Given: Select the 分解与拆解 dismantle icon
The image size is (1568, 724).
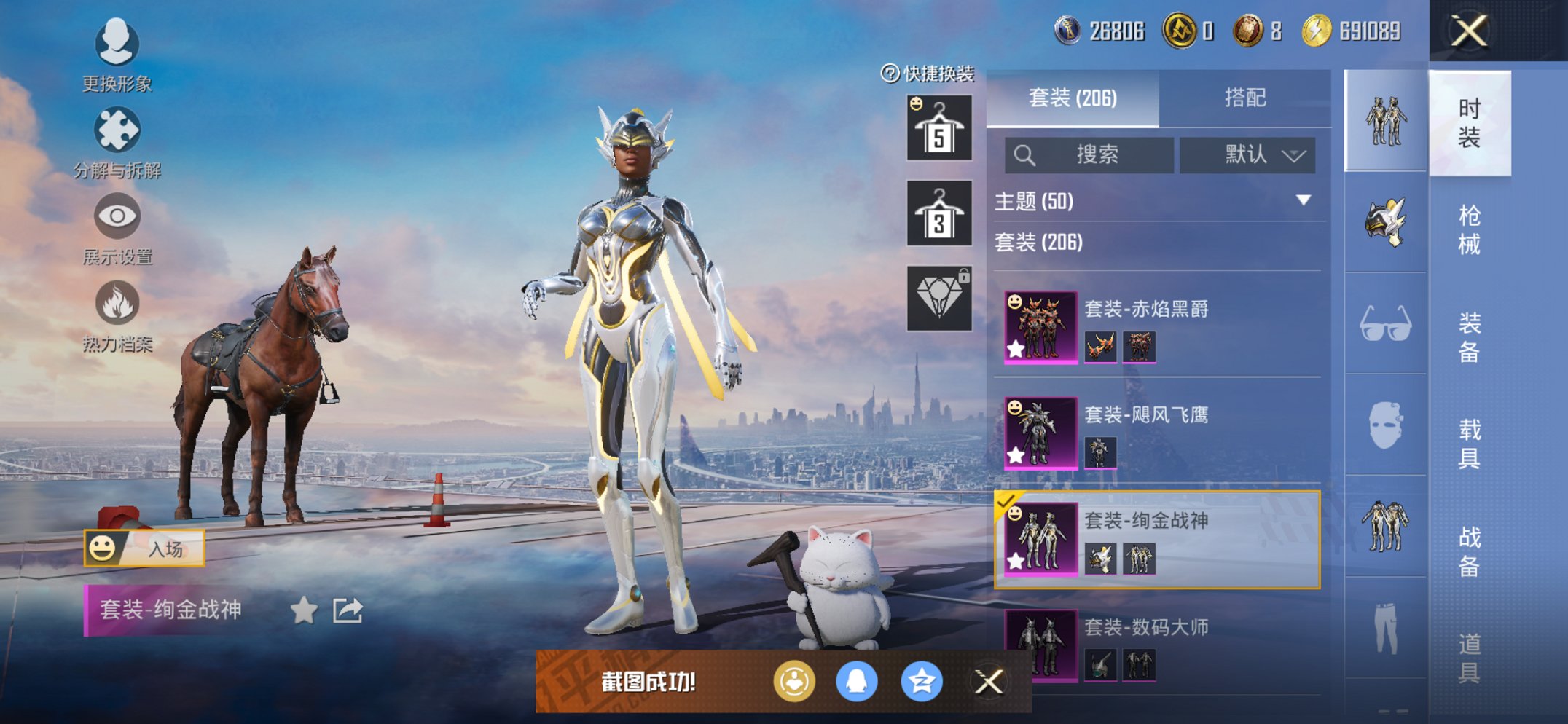Looking at the screenshot, I should (x=117, y=130).
